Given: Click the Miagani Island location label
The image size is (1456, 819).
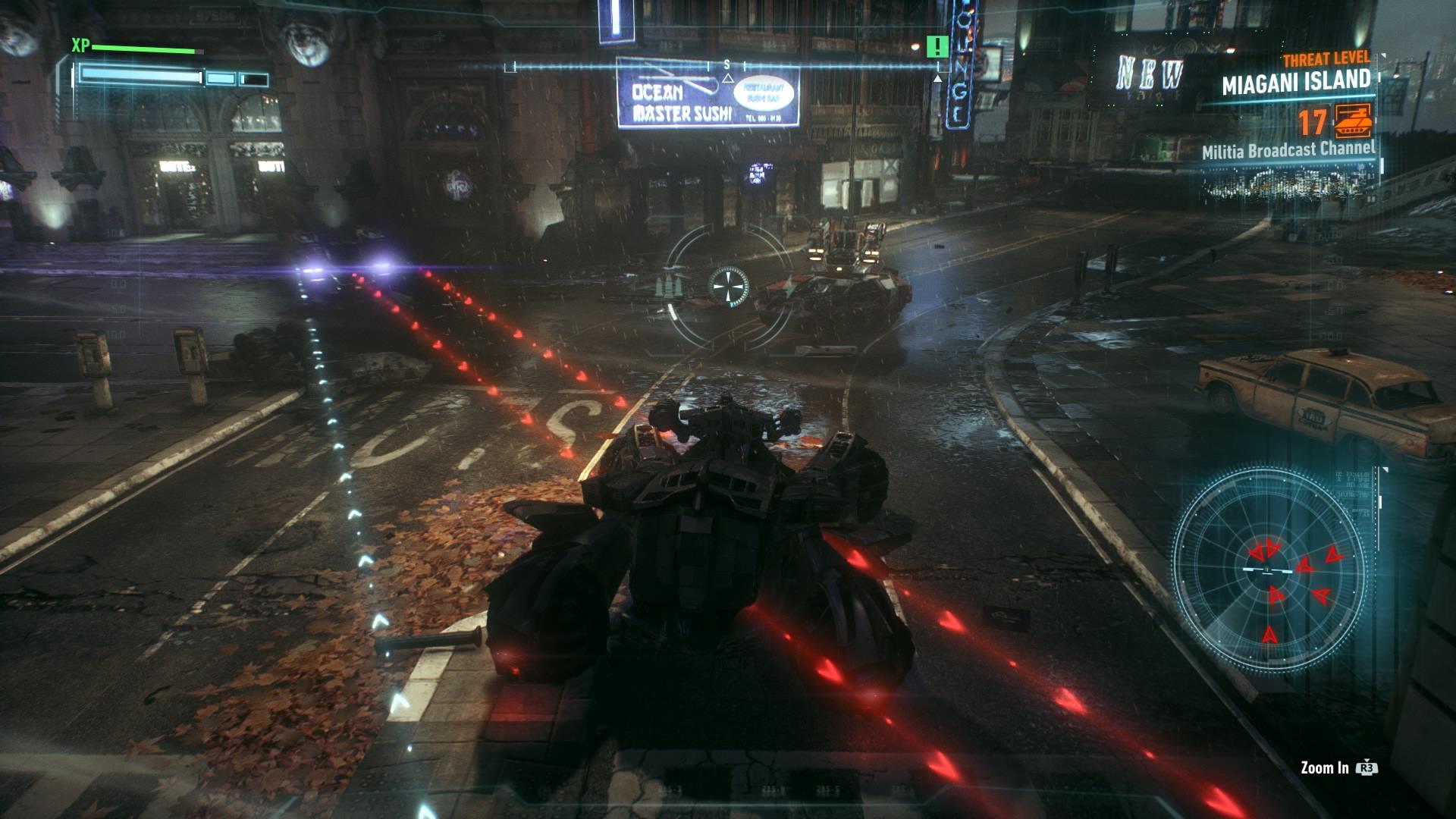Looking at the screenshot, I should (1296, 82).
